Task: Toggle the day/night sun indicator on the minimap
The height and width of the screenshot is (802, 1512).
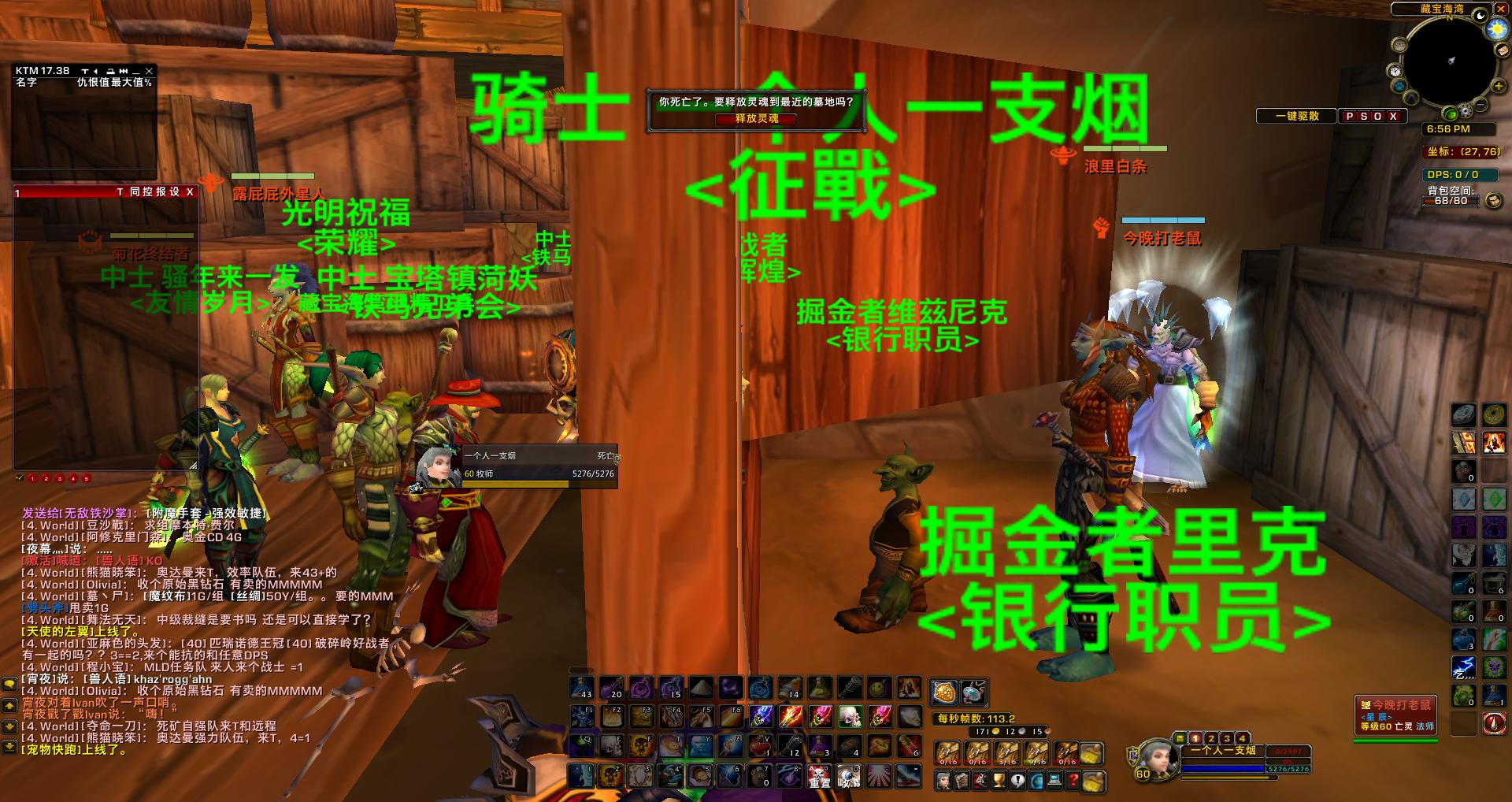Action: [1495, 29]
